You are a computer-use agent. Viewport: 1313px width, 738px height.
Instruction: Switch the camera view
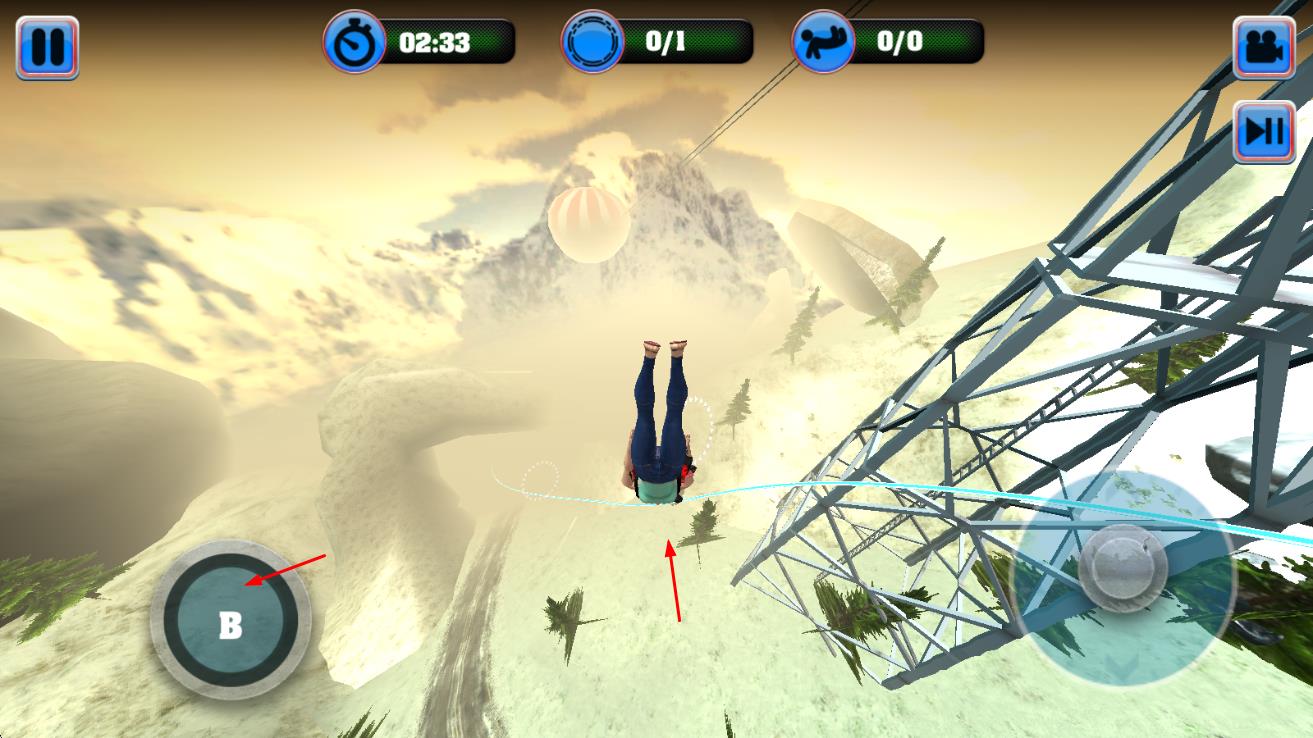pos(1264,47)
